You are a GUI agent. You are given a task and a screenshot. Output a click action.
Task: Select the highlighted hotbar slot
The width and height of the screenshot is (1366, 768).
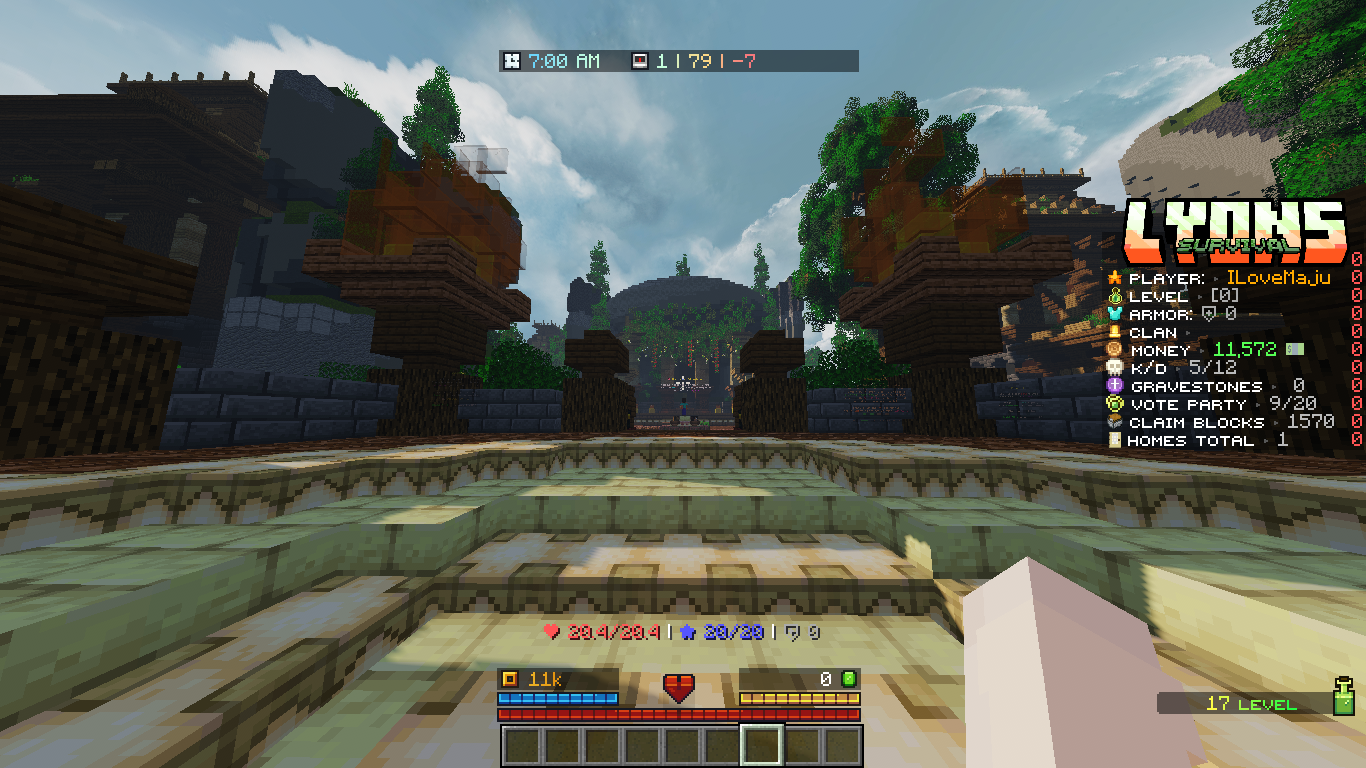pyautogui.click(x=762, y=746)
